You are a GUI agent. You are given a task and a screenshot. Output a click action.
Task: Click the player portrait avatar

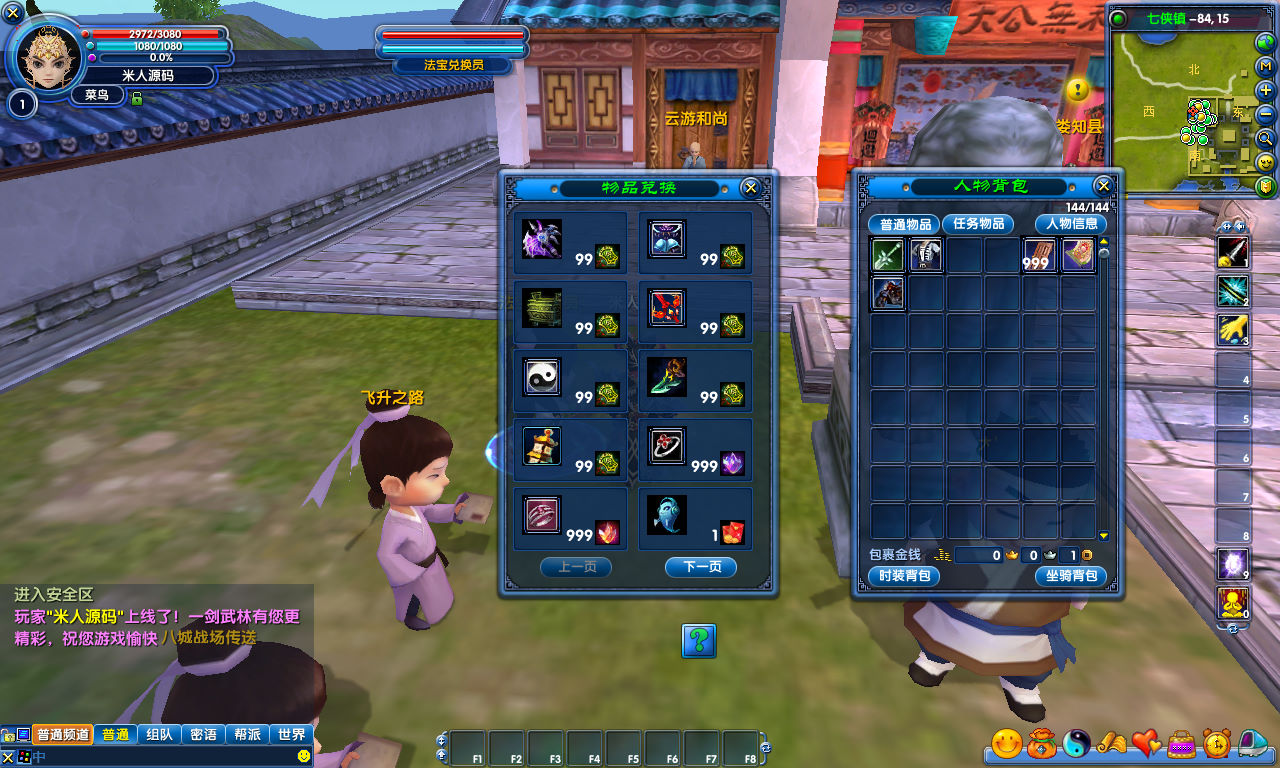[47, 54]
